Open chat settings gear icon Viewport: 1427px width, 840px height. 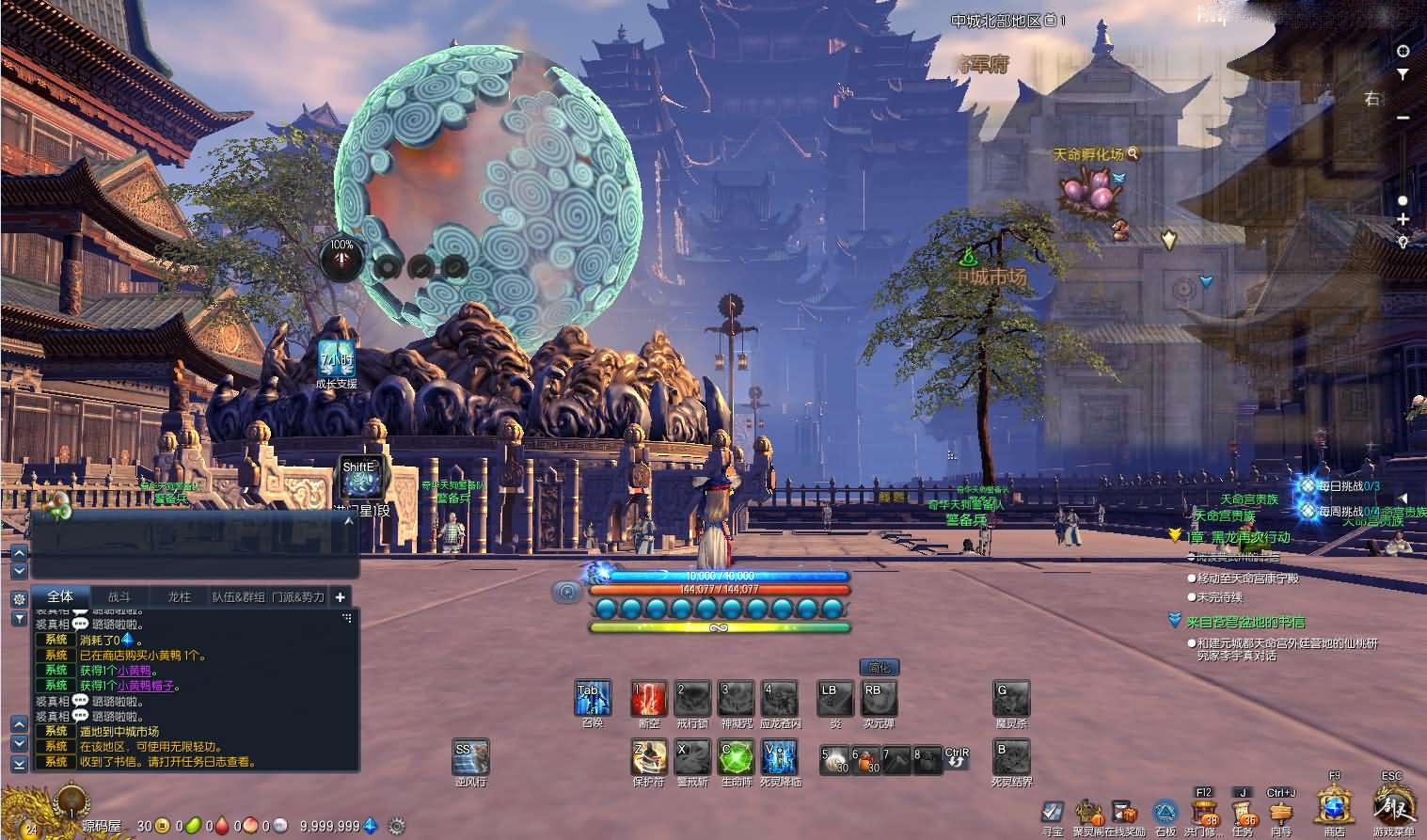pyautogui.click(x=18, y=598)
